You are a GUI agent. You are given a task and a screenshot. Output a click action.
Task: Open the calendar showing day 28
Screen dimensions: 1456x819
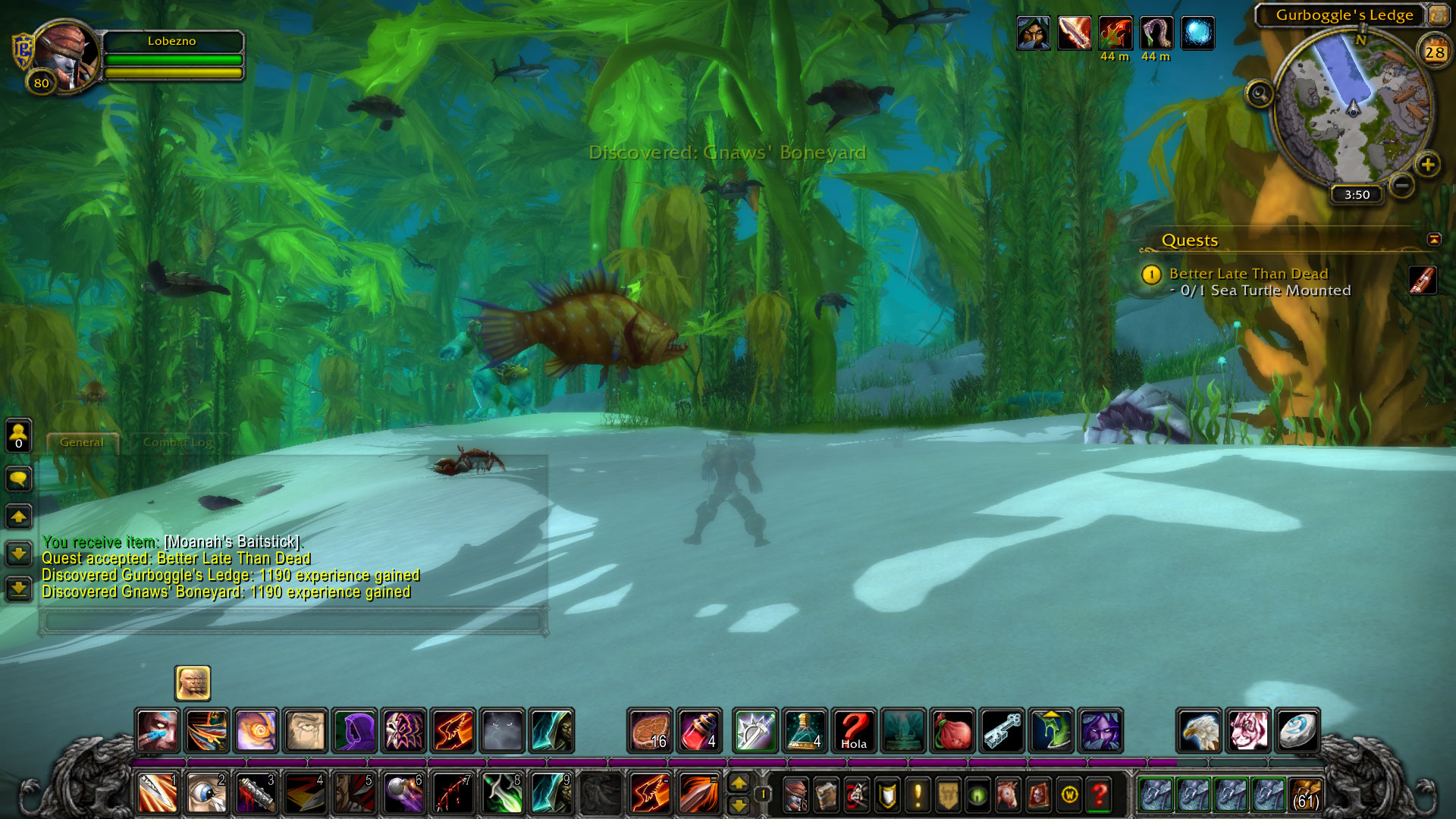click(1434, 52)
